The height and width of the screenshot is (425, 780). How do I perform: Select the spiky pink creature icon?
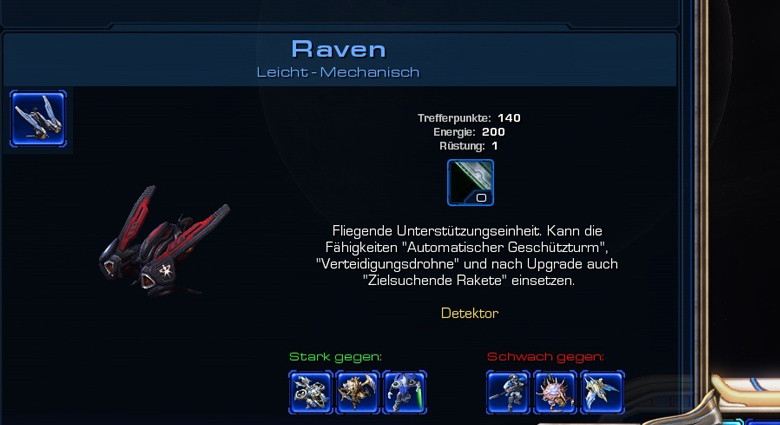[x=555, y=392]
